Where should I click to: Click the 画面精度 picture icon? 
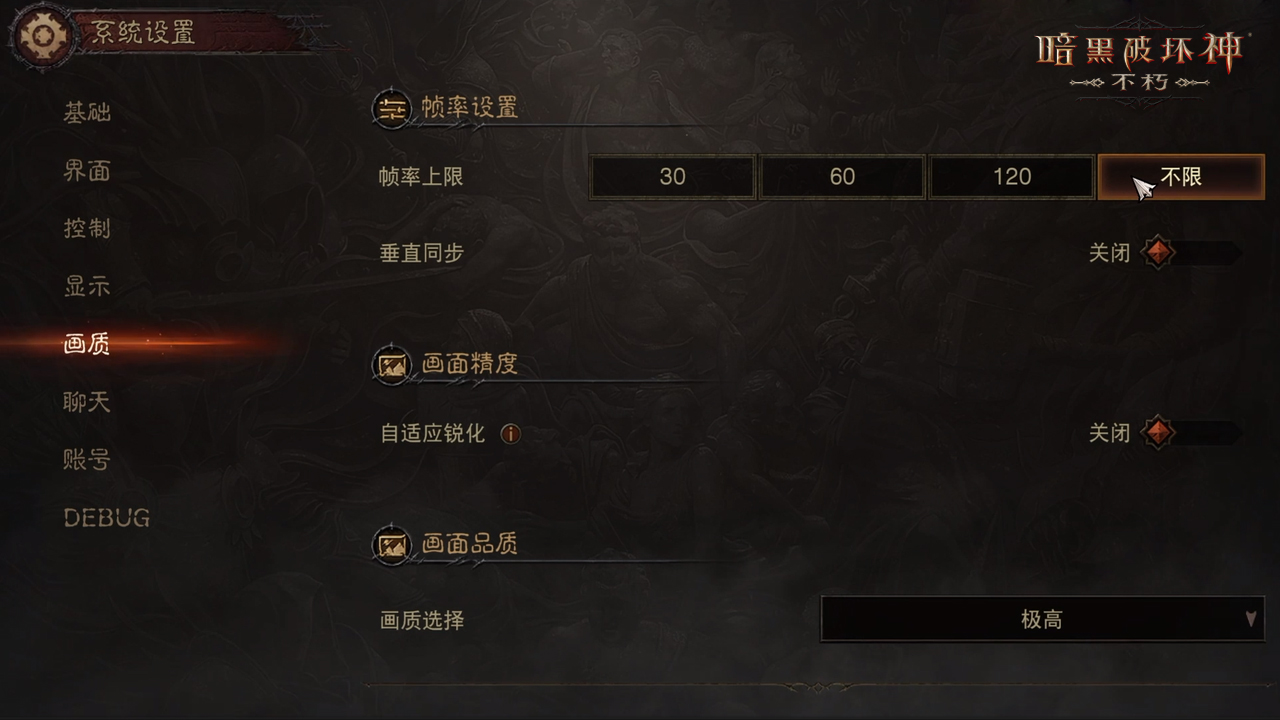[x=392, y=364]
